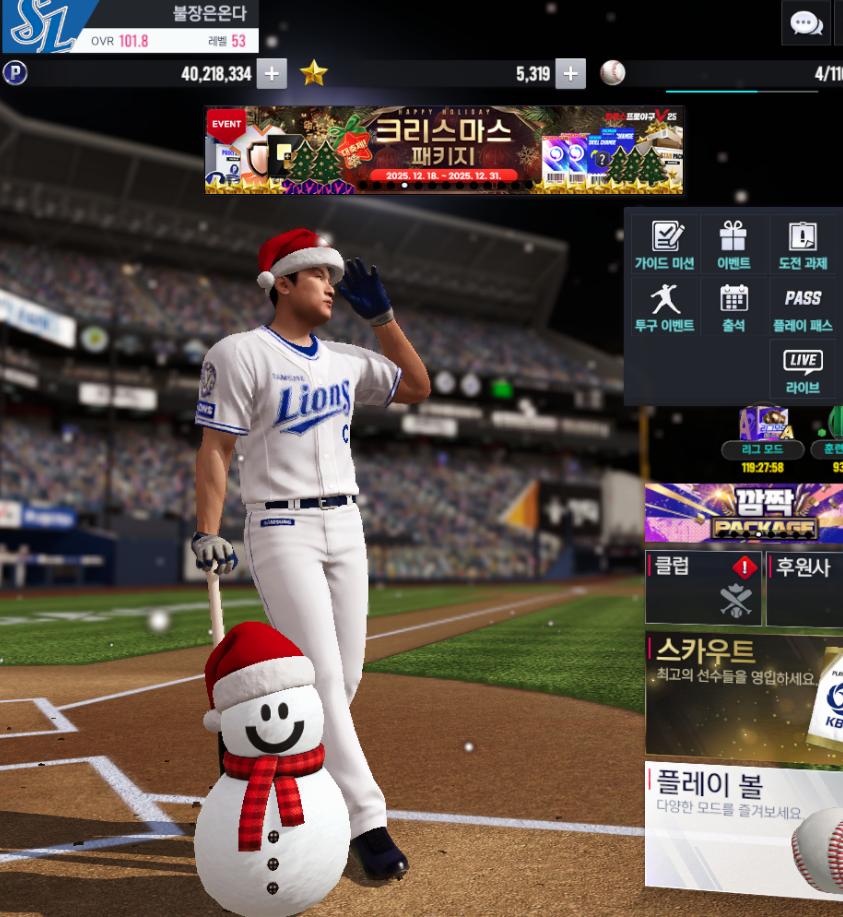The height and width of the screenshot is (917, 843).
Task: Open the 플레이 패스 PASS menu
Action: coord(803,307)
